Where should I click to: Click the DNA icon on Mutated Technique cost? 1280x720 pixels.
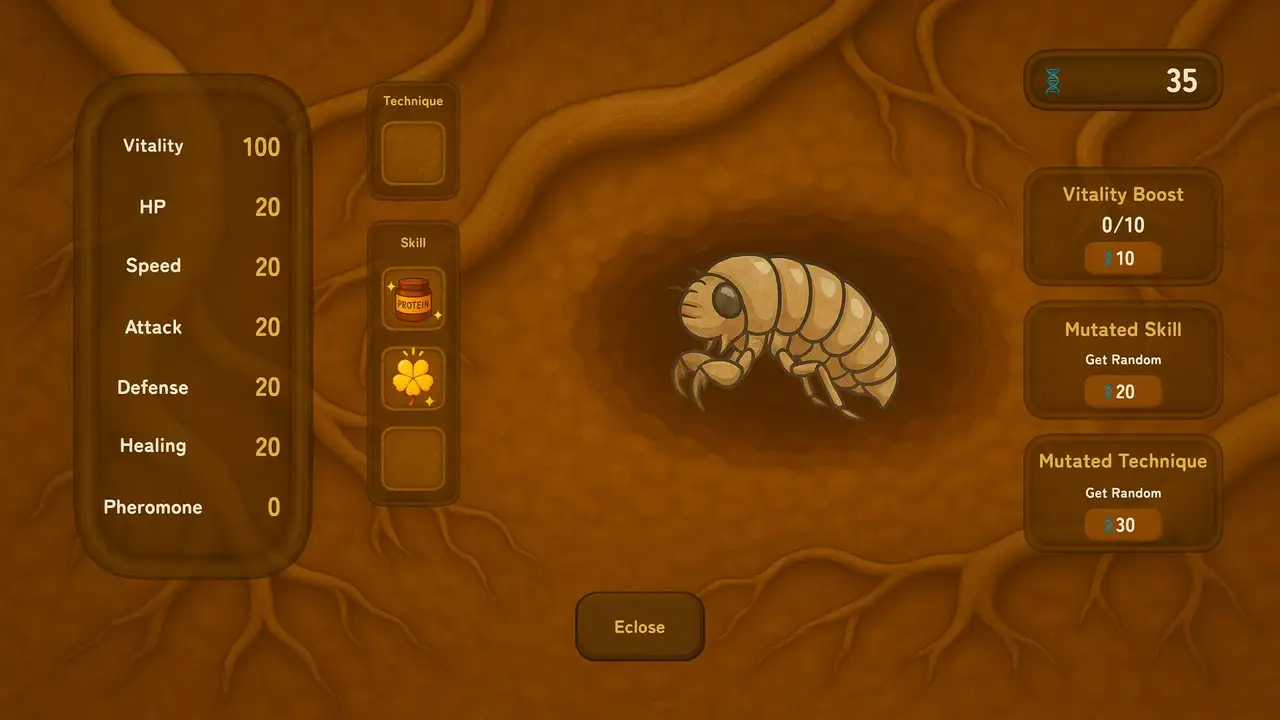pyautogui.click(x=1109, y=524)
